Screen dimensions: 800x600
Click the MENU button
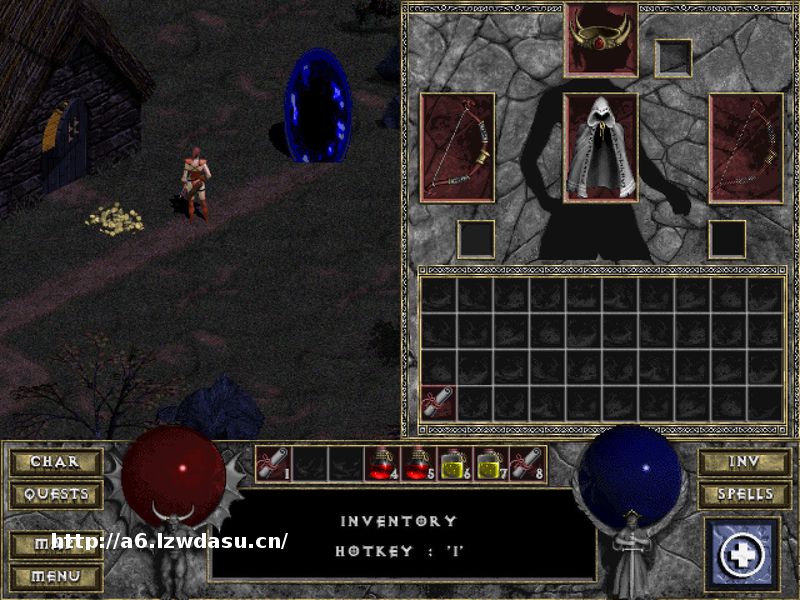56,577
